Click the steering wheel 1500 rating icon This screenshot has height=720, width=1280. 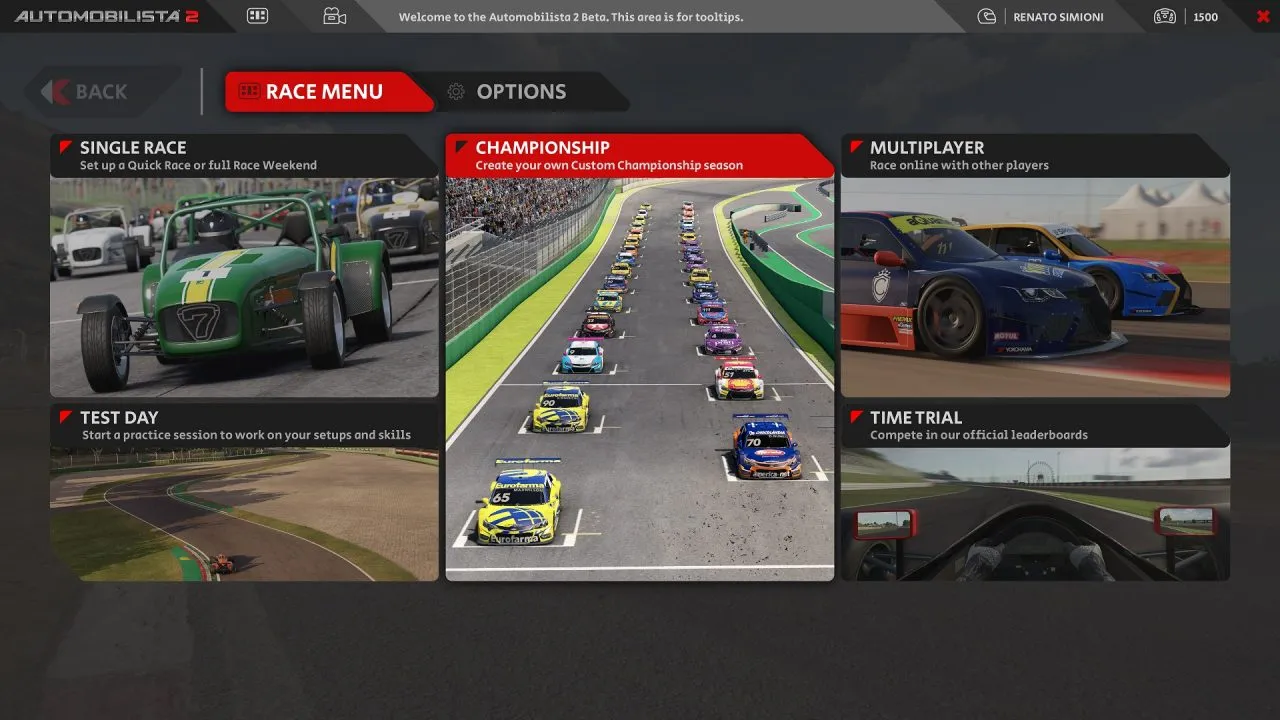point(1164,16)
